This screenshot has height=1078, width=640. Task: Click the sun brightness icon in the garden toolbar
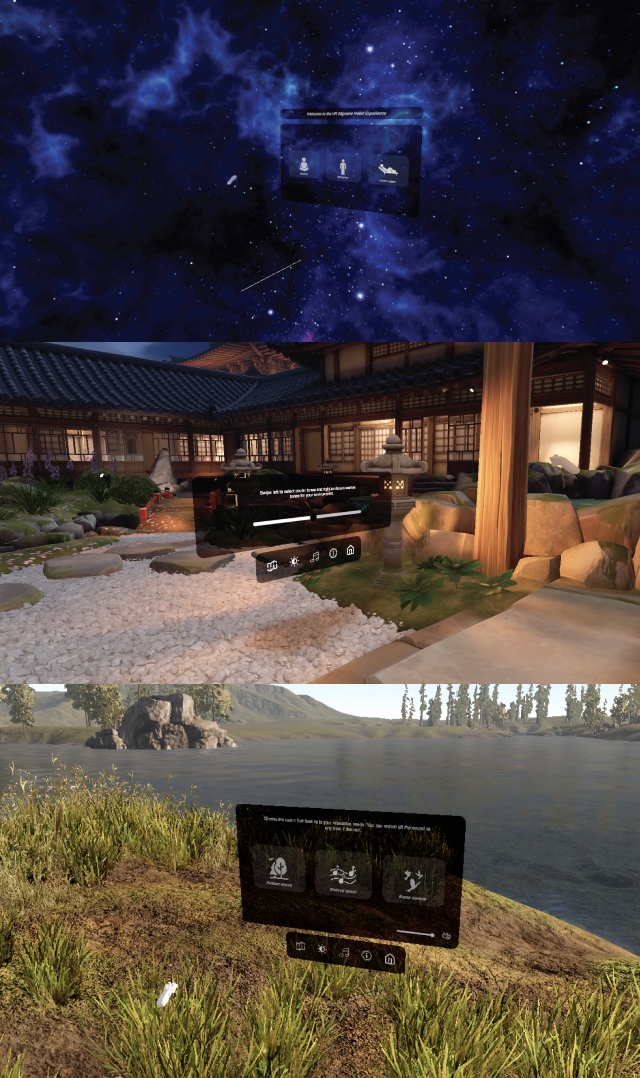coord(293,561)
